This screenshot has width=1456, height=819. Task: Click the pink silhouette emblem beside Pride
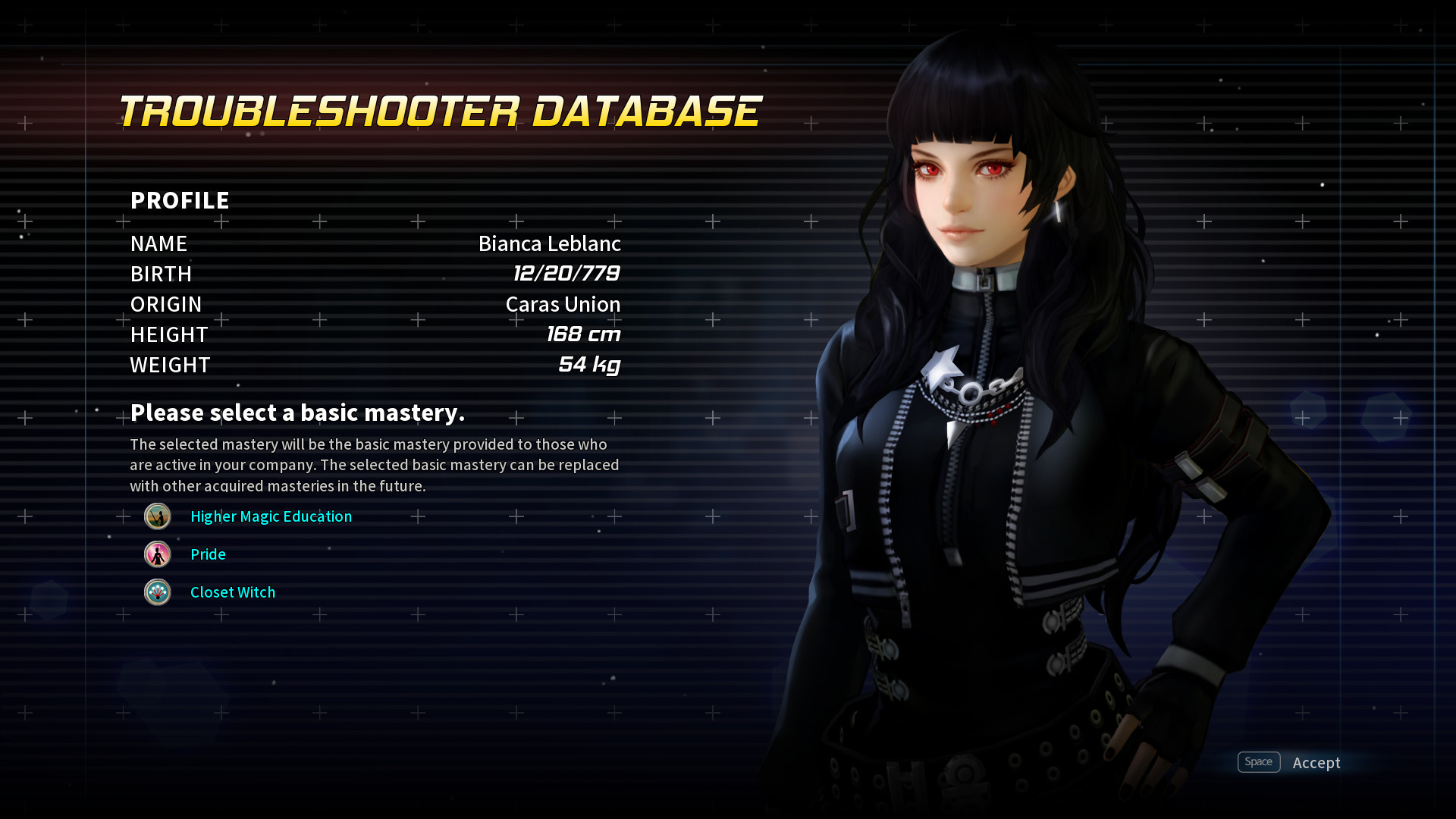coord(157,554)
